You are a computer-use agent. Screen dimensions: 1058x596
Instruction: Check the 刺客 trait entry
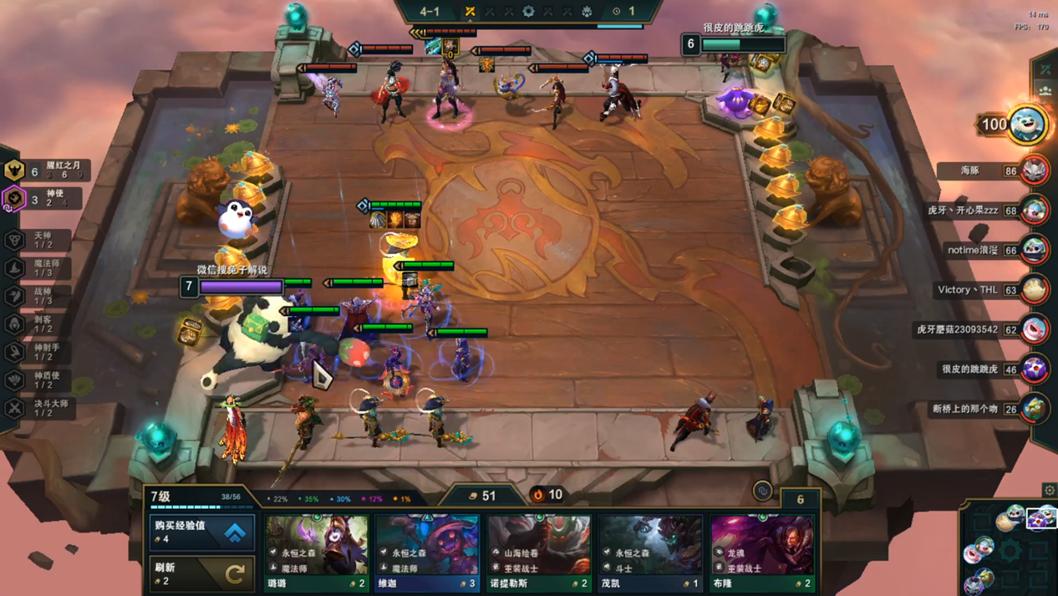click(x=40, y=324)
